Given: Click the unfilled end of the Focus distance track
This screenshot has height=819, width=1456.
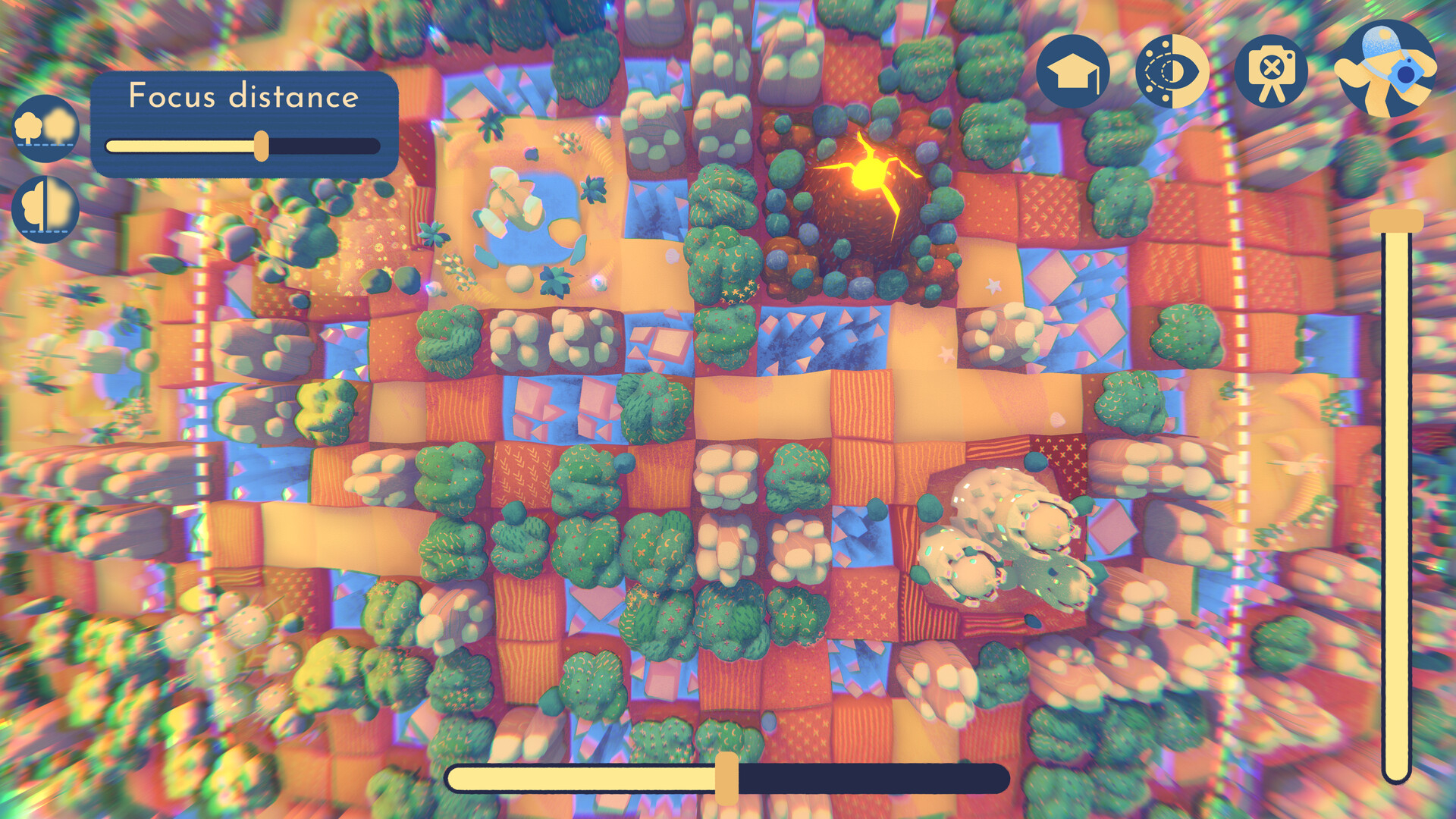Looking at the screenshot, I should [x=334, y=146].
